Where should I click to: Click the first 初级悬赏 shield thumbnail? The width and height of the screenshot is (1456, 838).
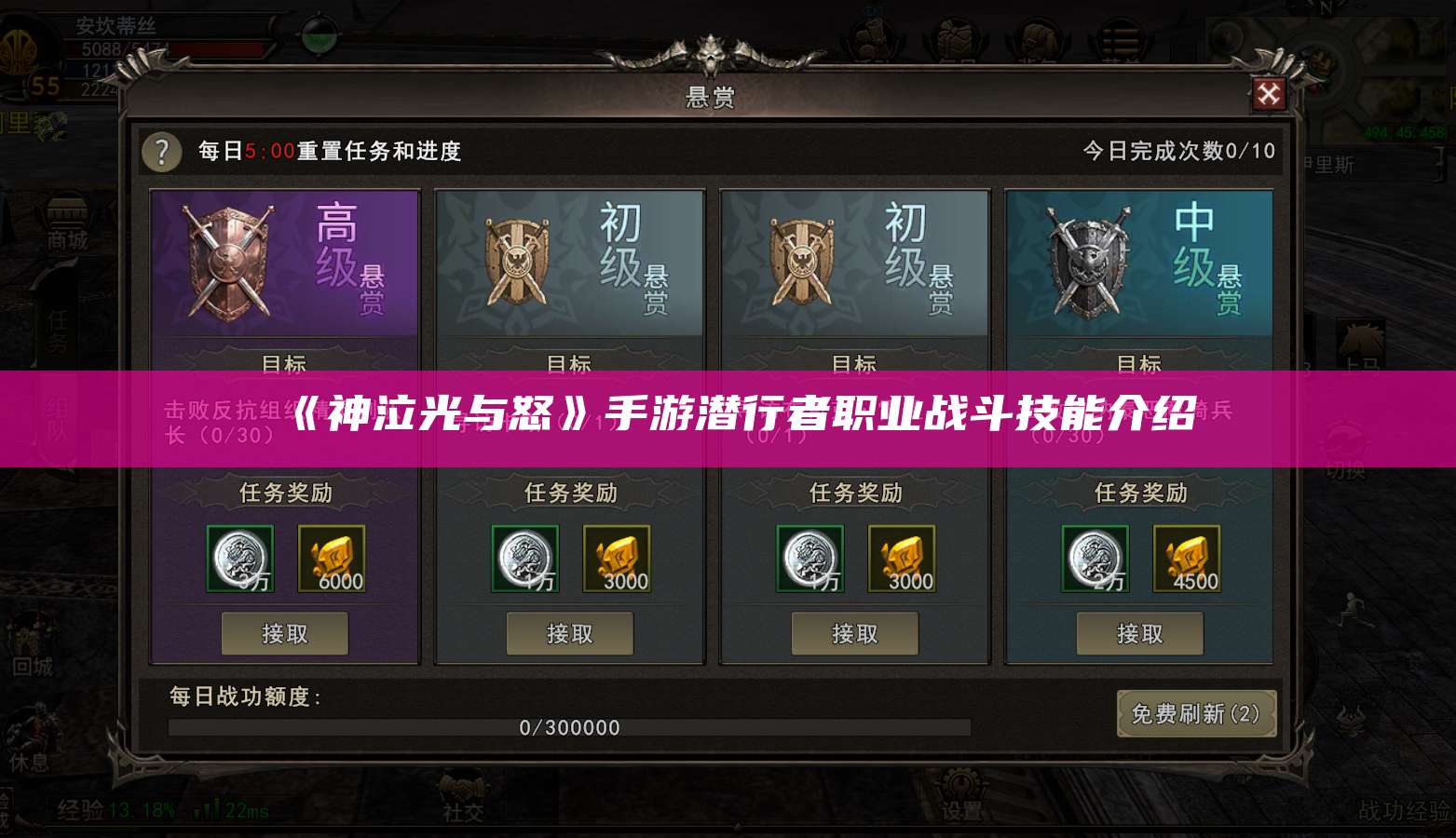coord(519,262)
